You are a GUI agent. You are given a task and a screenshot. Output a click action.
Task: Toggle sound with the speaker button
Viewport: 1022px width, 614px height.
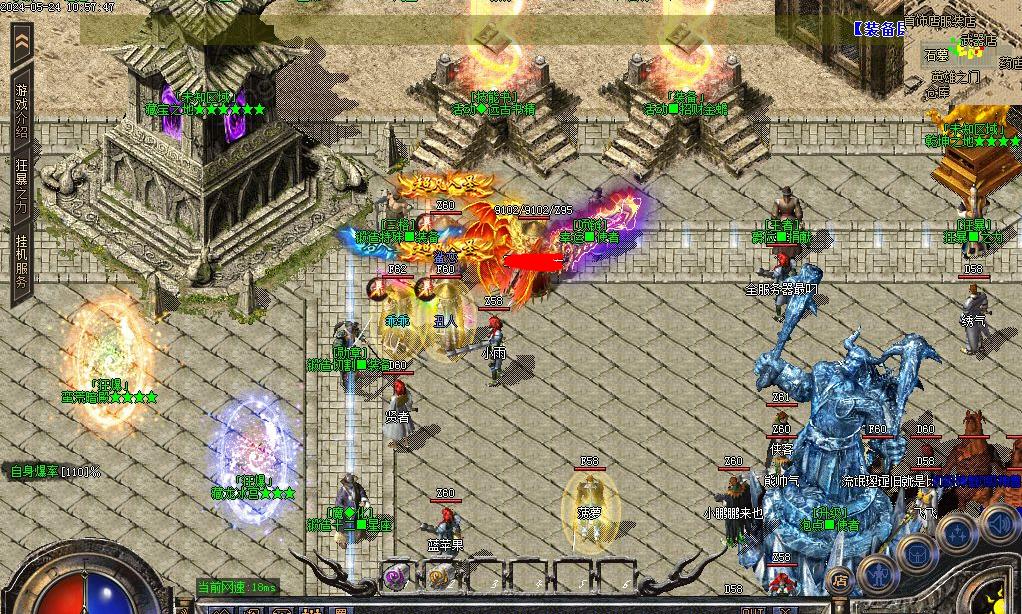(999, 522)
